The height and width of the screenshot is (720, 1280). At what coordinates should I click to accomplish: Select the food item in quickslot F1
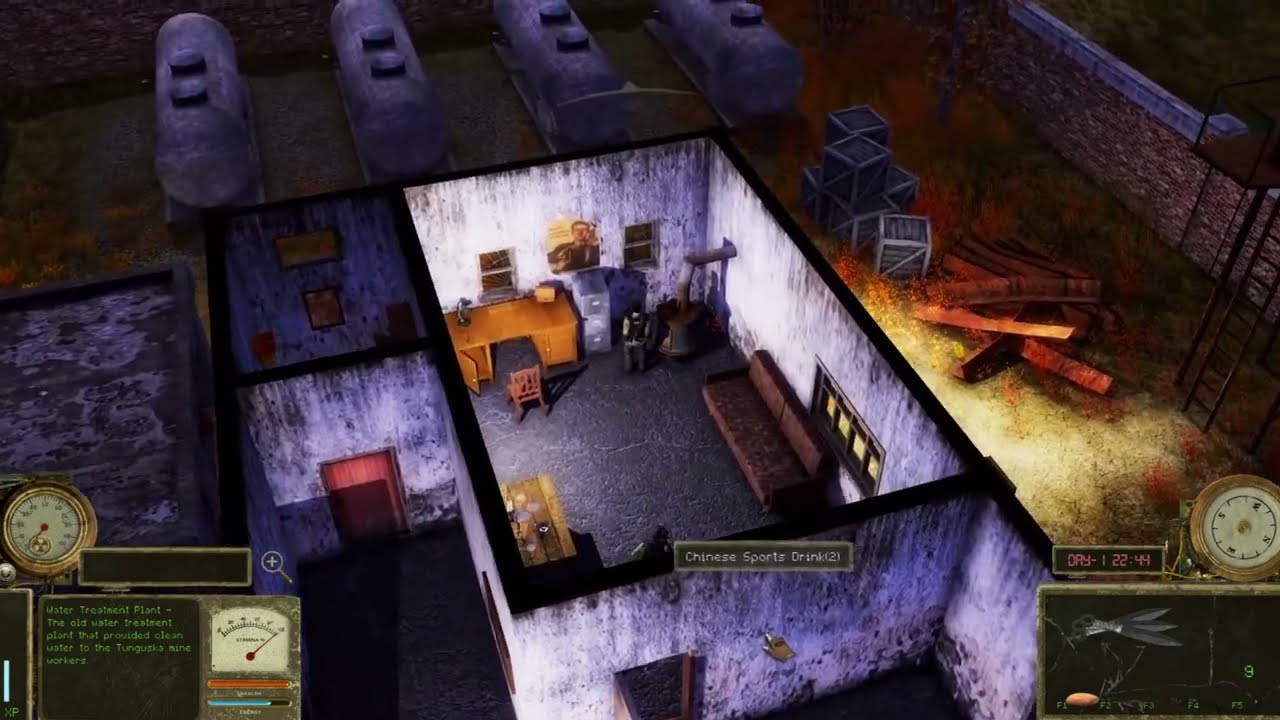pyautogui.click(x=1079, y=697)
